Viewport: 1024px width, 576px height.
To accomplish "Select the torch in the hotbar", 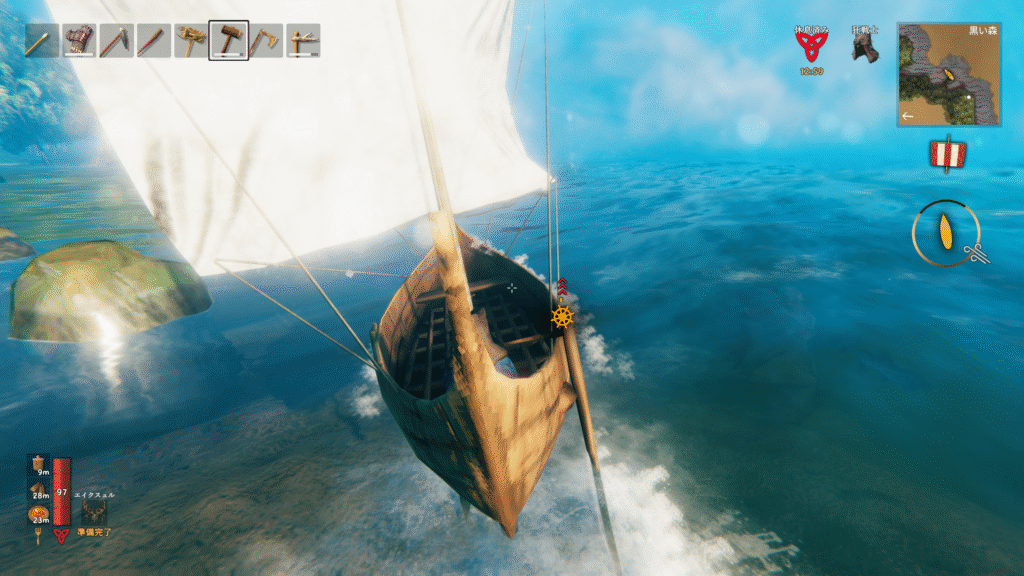I will tap(41, 41).
